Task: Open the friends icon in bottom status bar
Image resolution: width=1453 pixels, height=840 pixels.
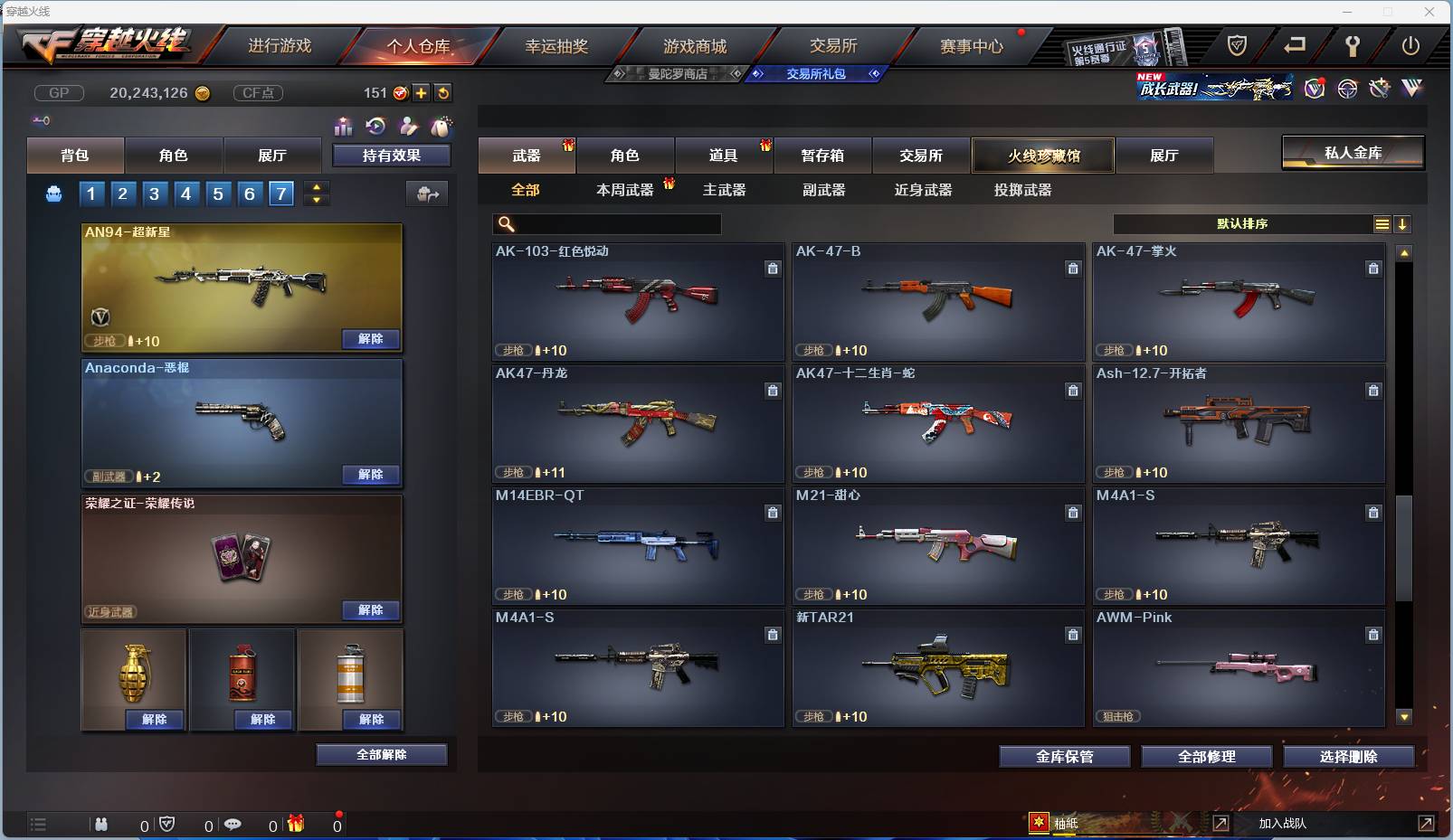Action: pos(101,825)
